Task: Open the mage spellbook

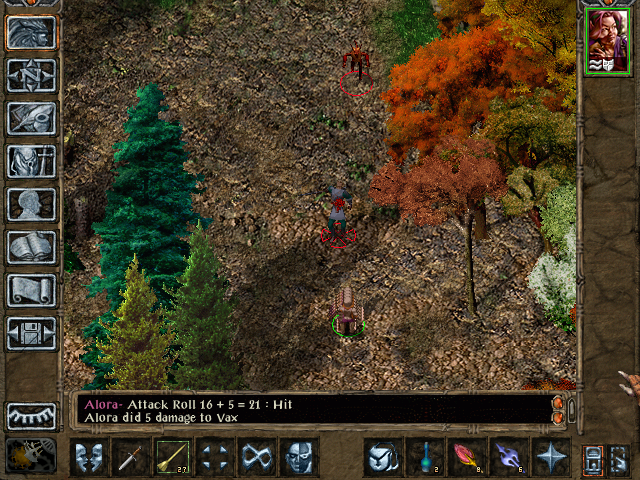Action: pyautogui.click(x=31, y=247)
